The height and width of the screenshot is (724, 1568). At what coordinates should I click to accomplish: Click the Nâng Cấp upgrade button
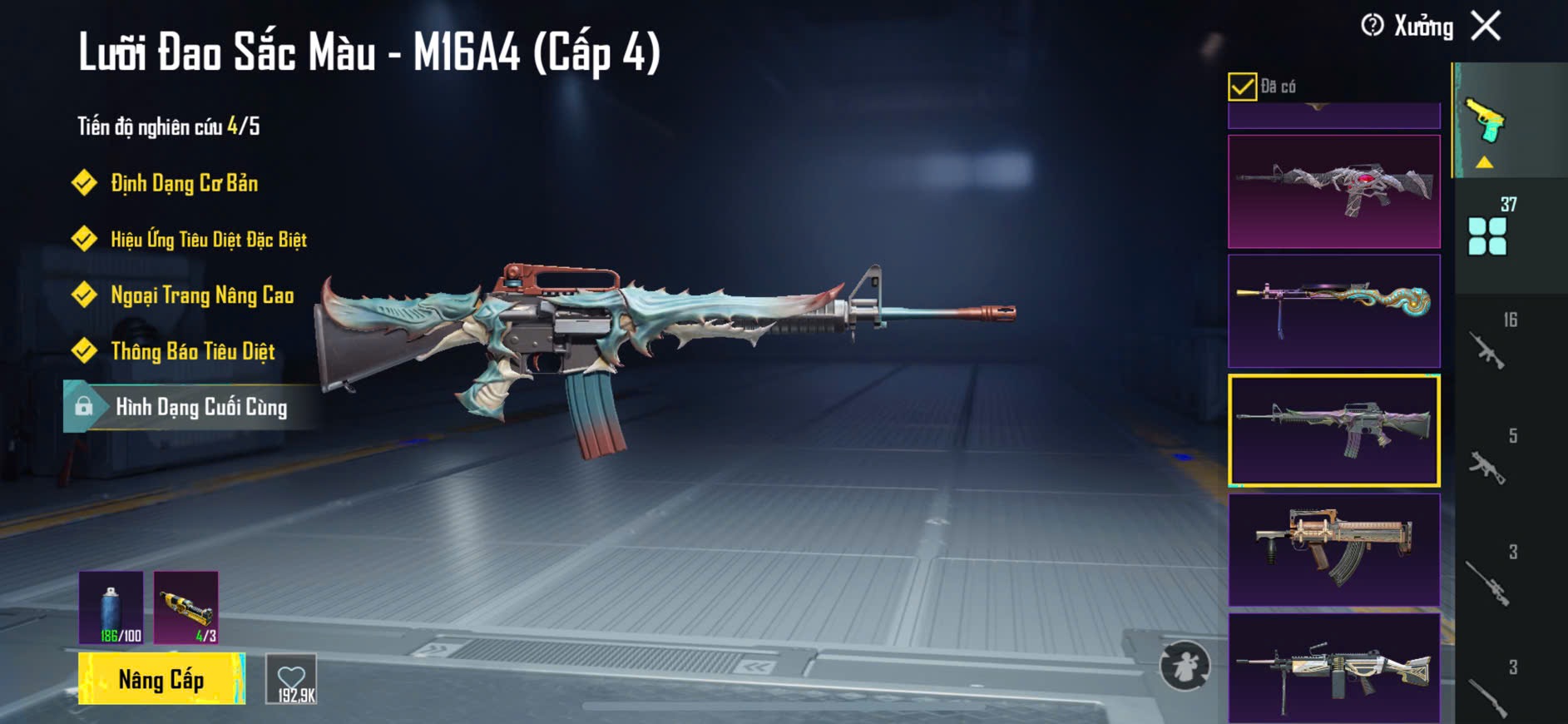[161, 679]
